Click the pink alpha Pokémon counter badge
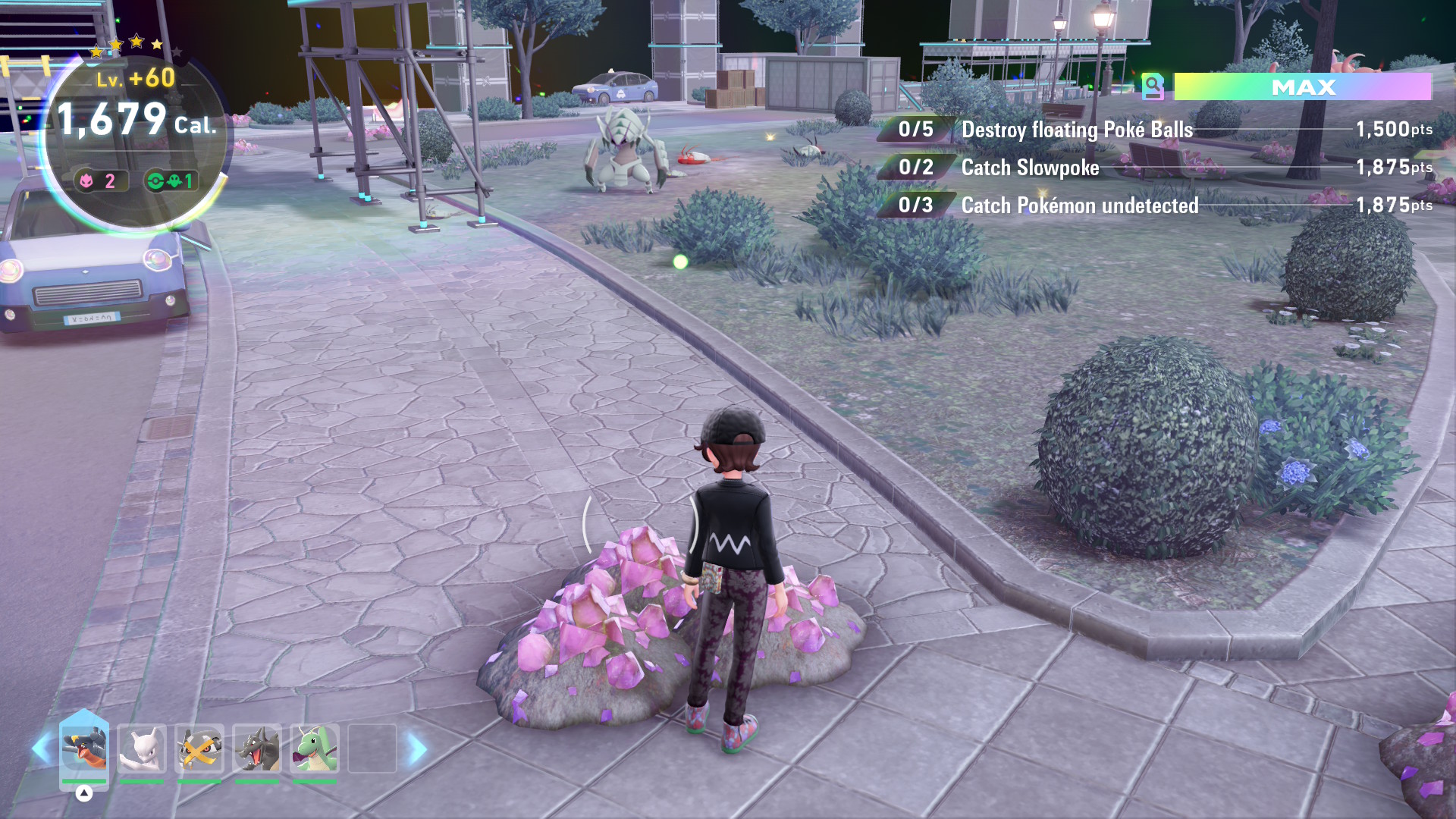Image resolution: width=1456 pixels, height=819 pixels. coord(99,180)
